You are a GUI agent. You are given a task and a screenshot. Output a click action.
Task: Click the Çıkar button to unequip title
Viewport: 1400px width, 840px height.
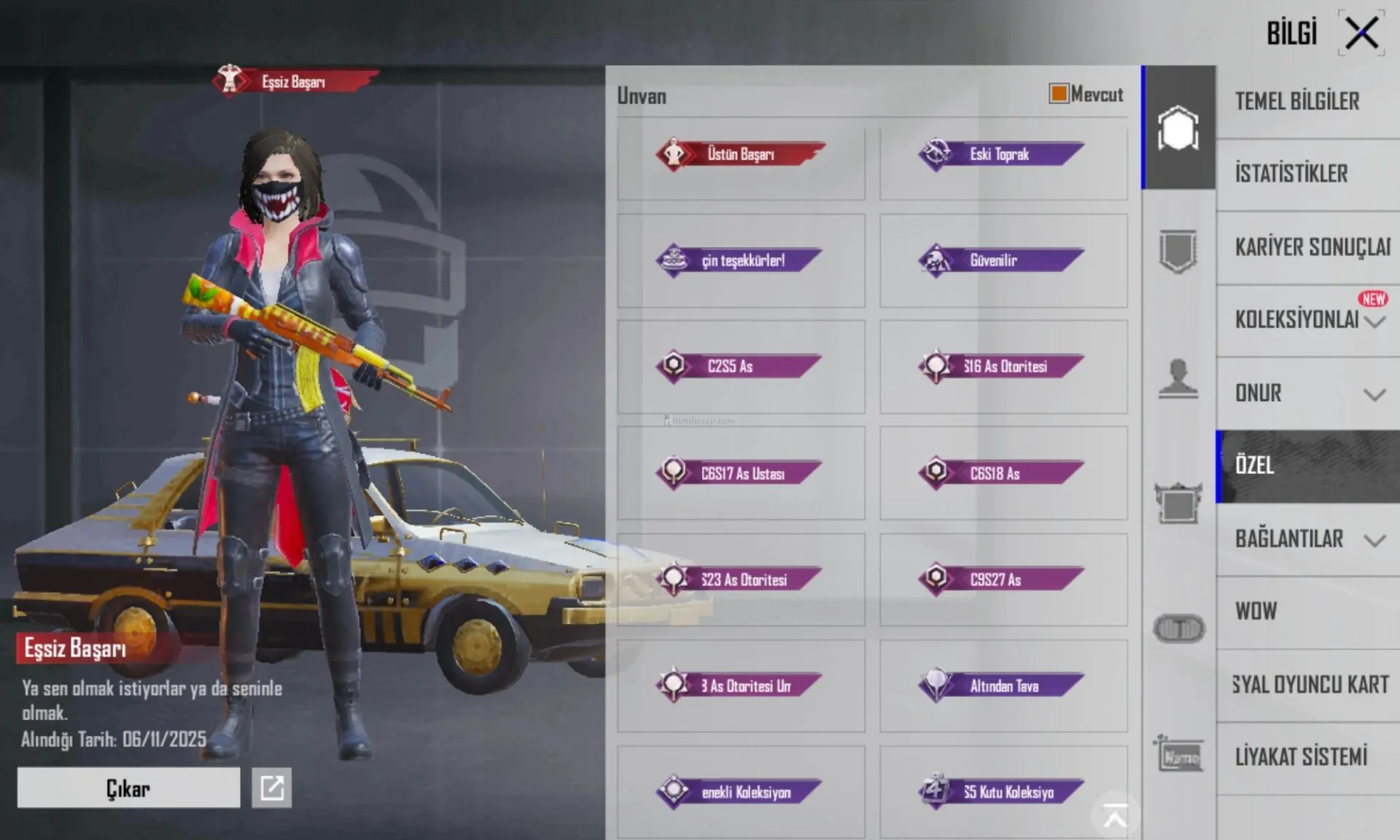click(x=128, y=788)
